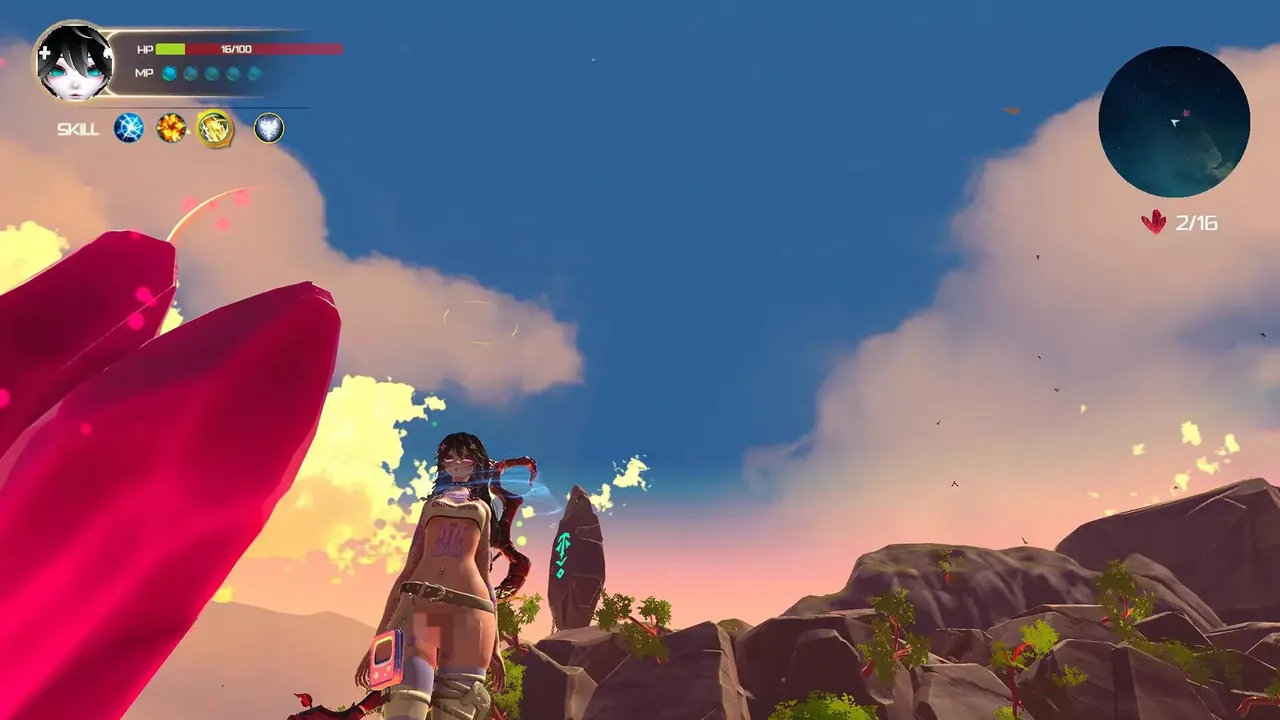Use the orange fire explosion skill
Viewport: 1280px width, 720px height.
(171, 128)
